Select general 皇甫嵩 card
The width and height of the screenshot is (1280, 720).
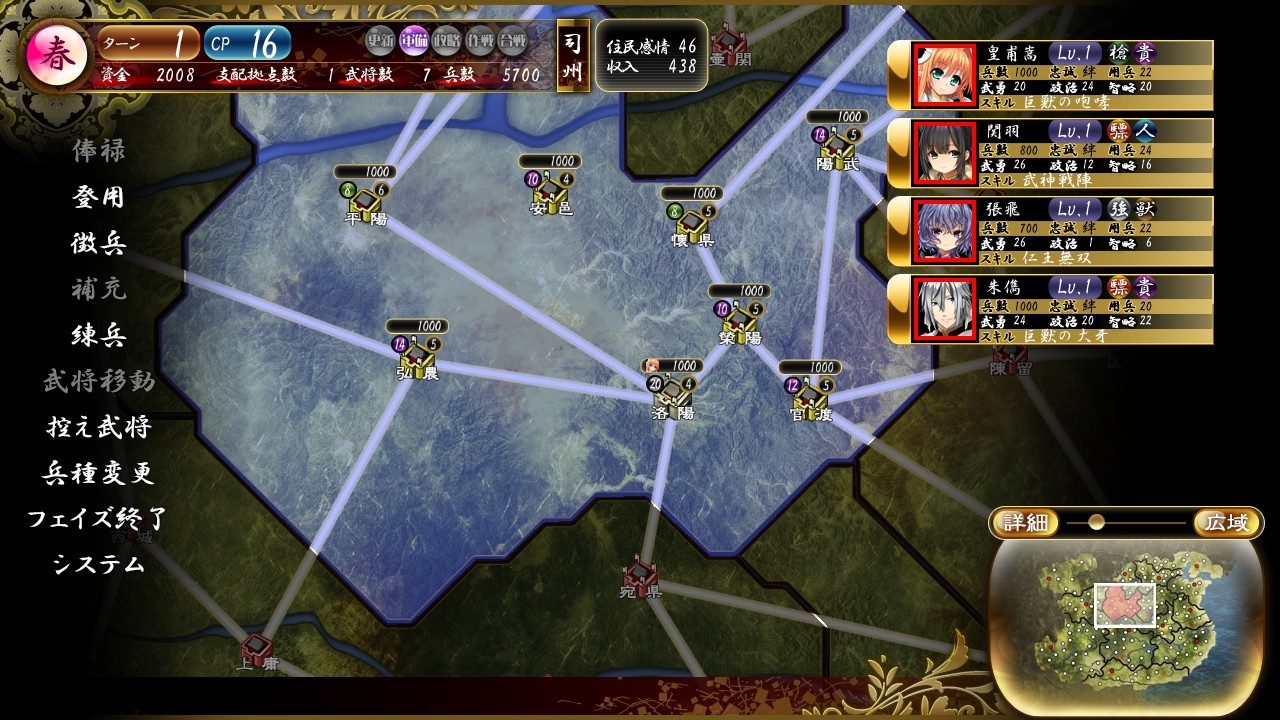point(1050,75)
